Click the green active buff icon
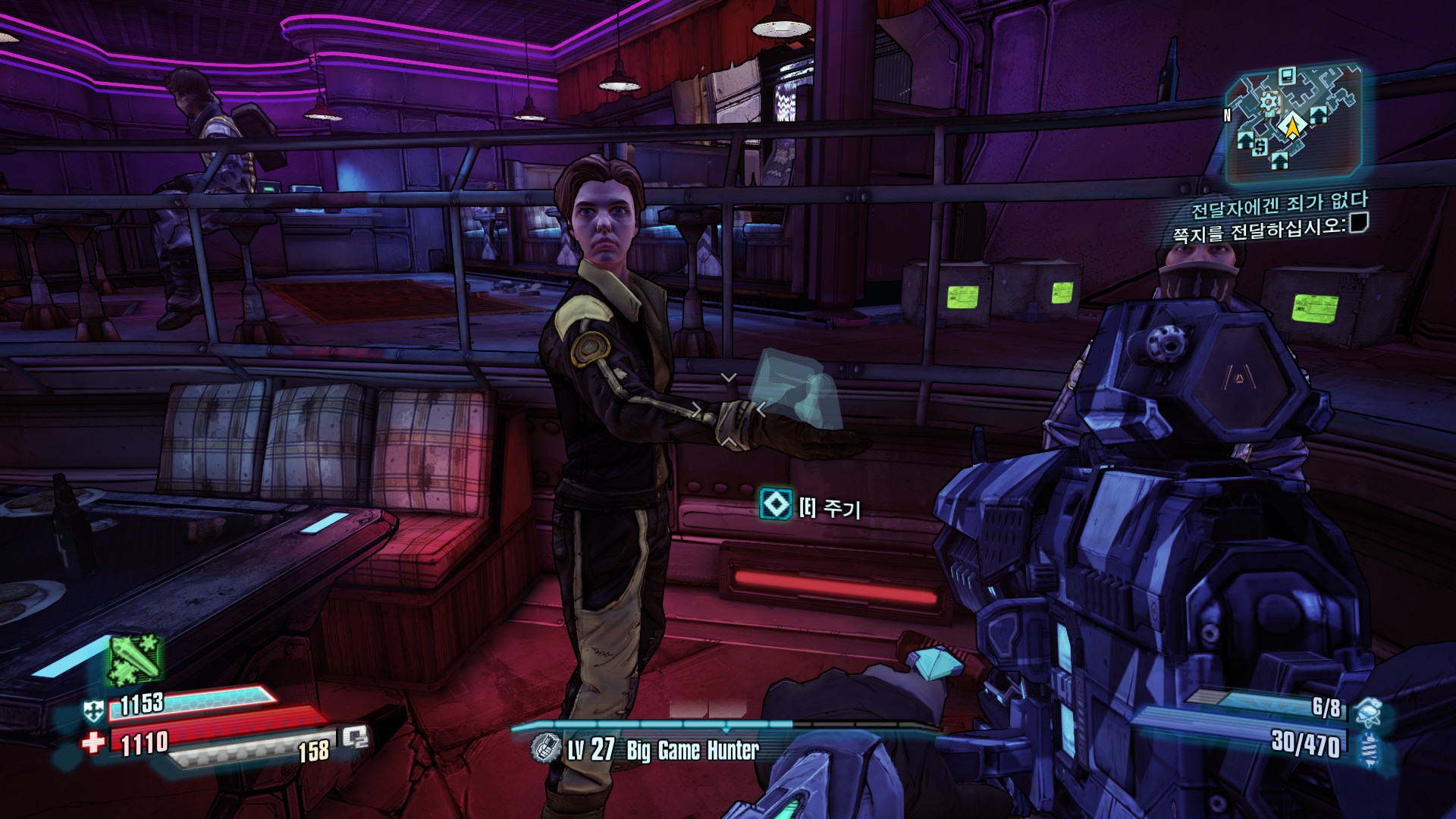Viewport: 1456px width, 819px height. coord(135,660)
